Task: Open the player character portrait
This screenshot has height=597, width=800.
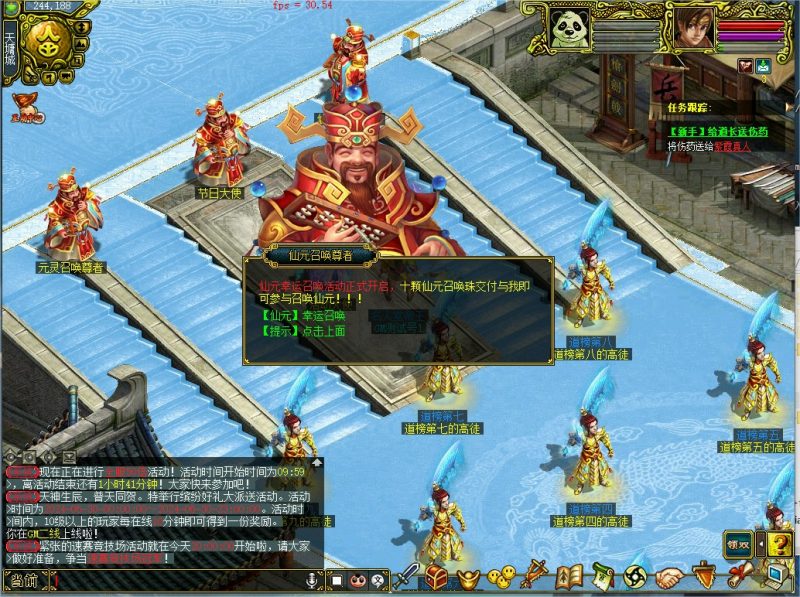Action: 693,28
